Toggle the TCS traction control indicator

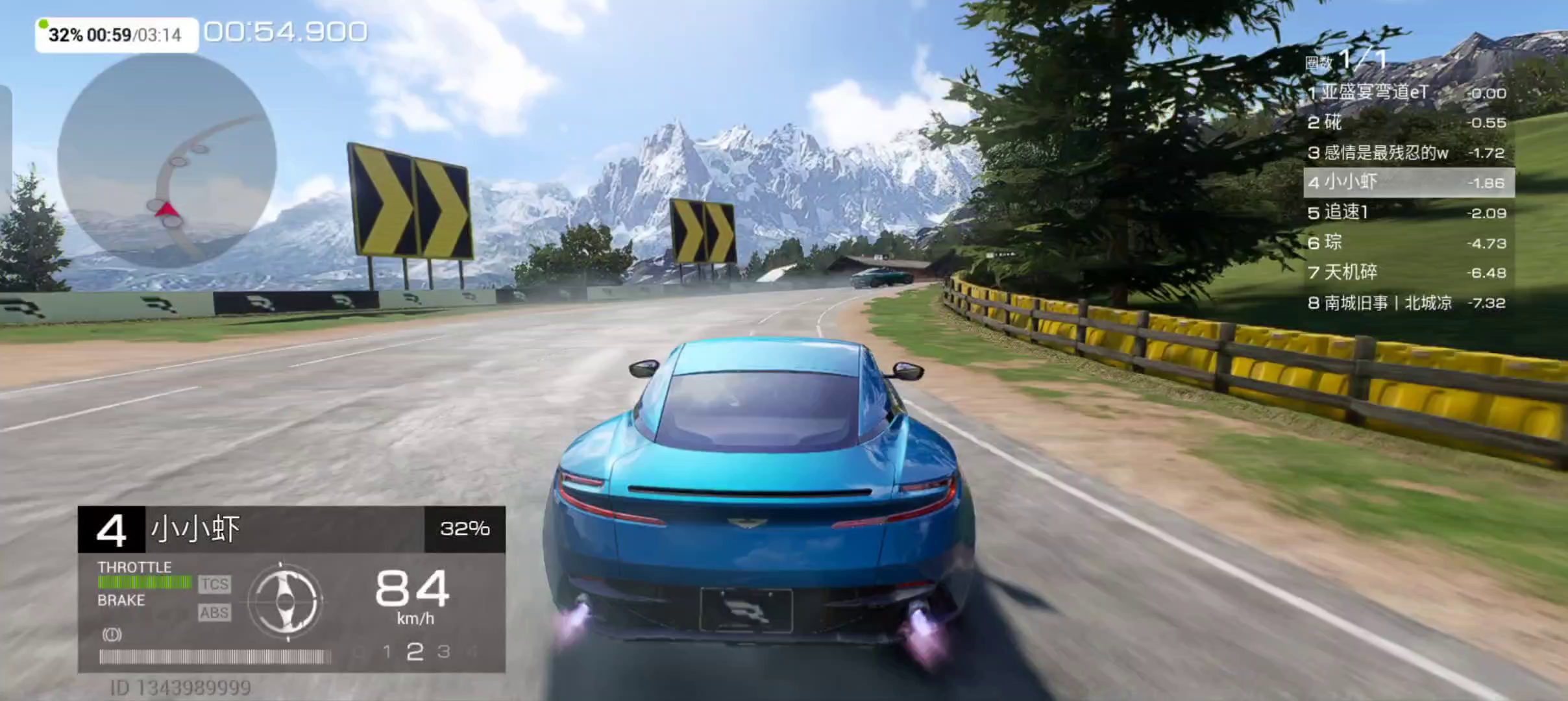coord(215,584)
